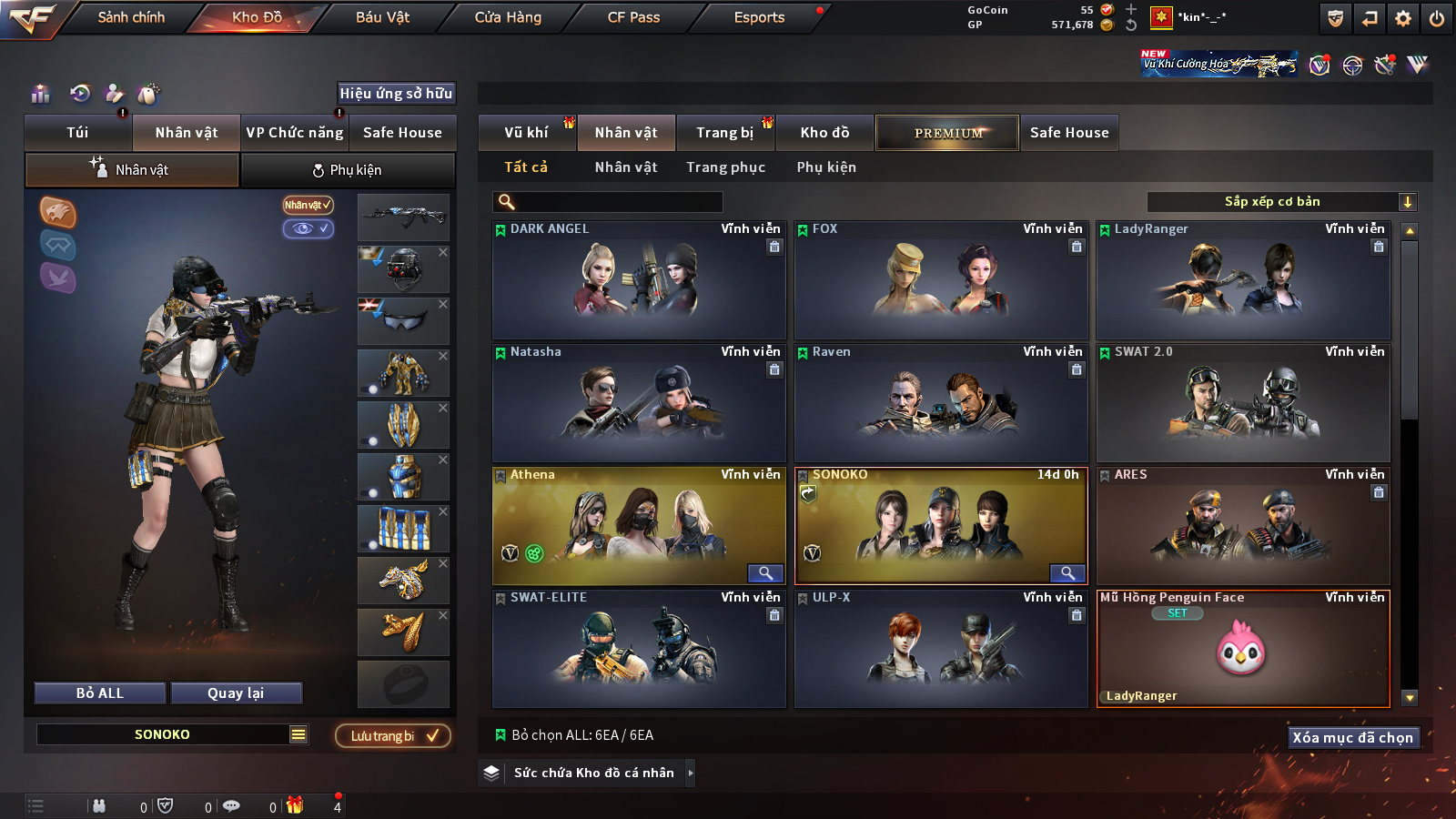Expand Sức chứa Kho đồ cá nhân
Viewport: 1456px width, 819px height.
[593, 773]
